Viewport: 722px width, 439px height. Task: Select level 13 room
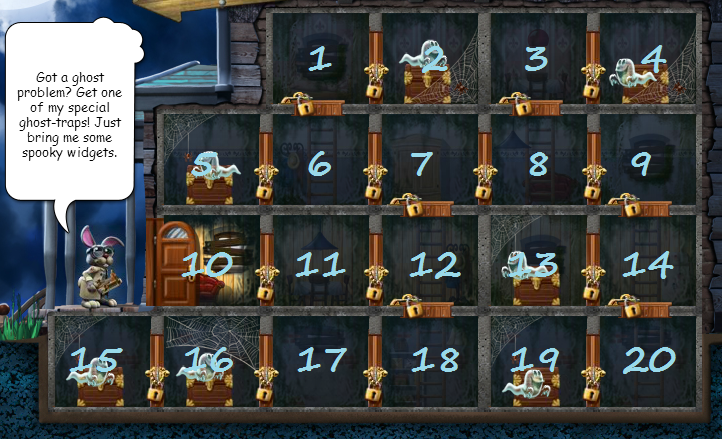point(538,264)
